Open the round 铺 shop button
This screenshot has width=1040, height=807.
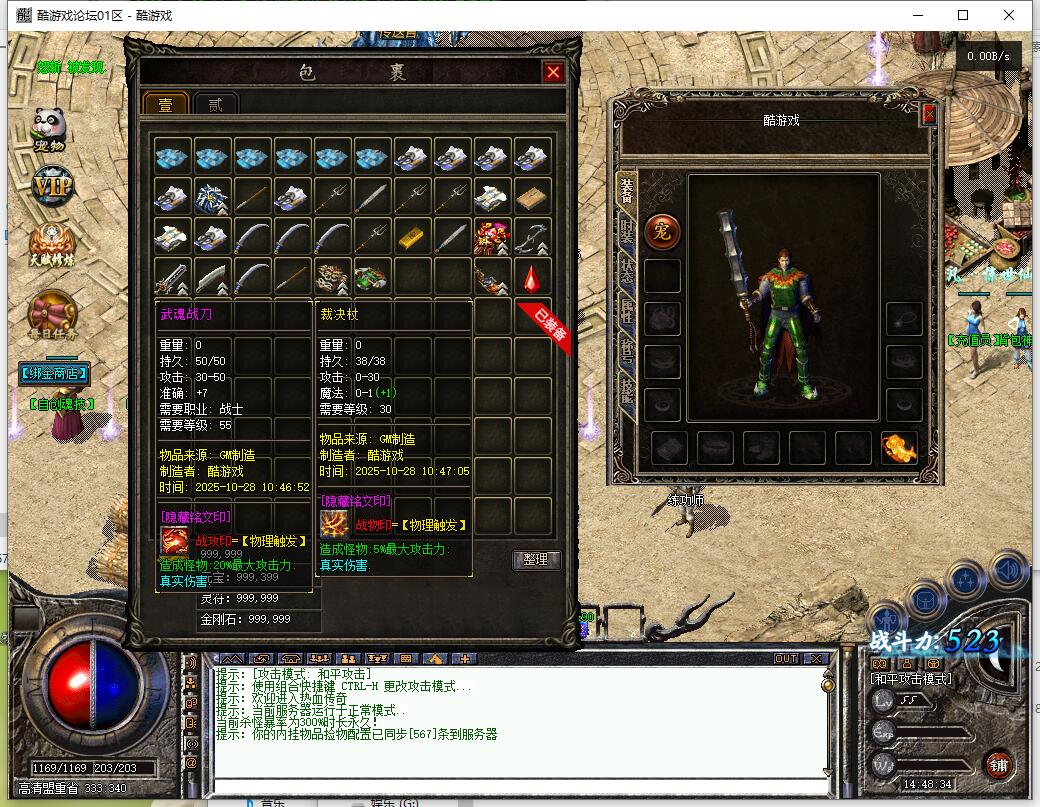click(x=998, y=765)
